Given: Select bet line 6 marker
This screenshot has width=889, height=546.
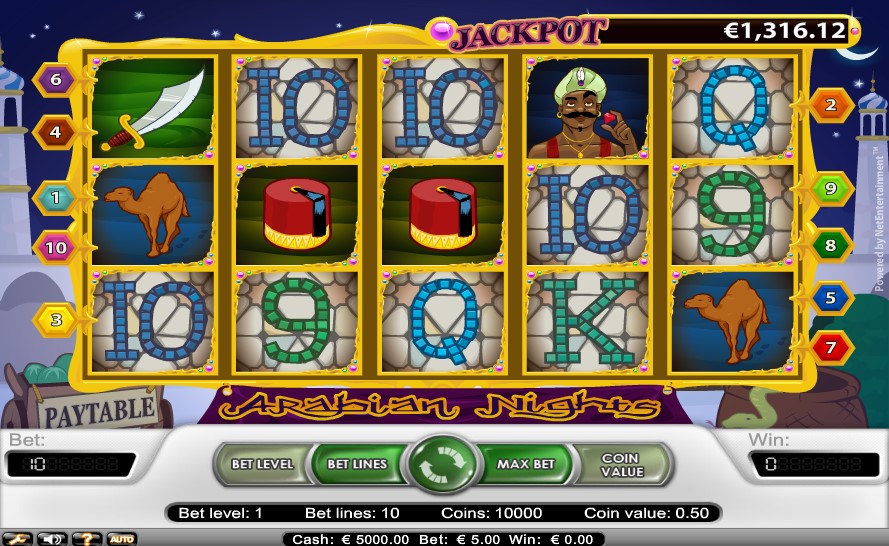Looking at the screenshot, I should 56,79.
